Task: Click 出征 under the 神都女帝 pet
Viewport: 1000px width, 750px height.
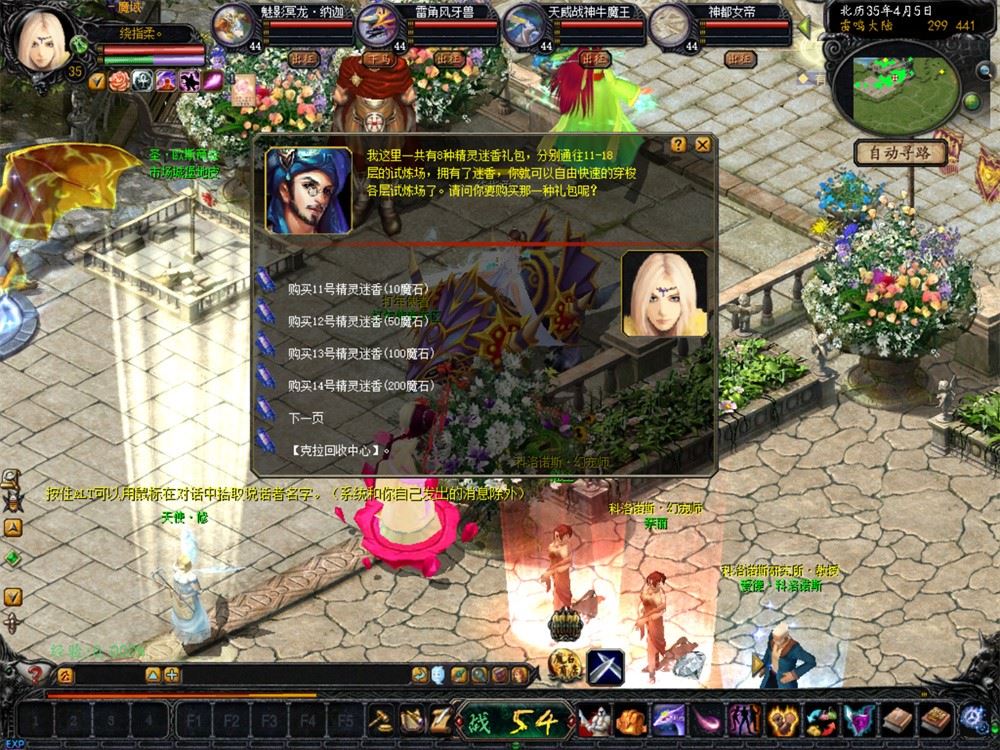Action: point(740,58)
